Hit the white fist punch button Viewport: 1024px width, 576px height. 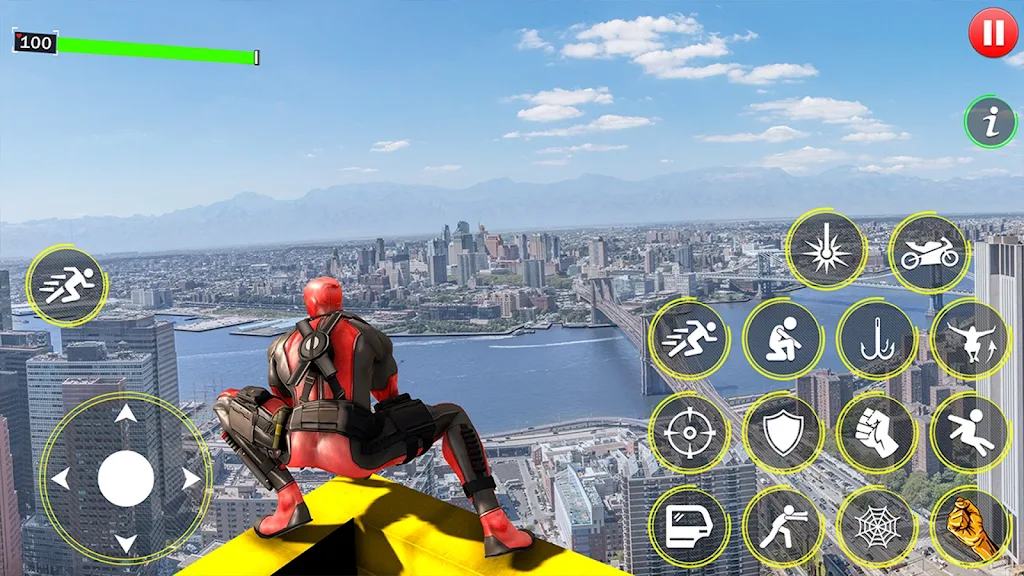(877, 432)
